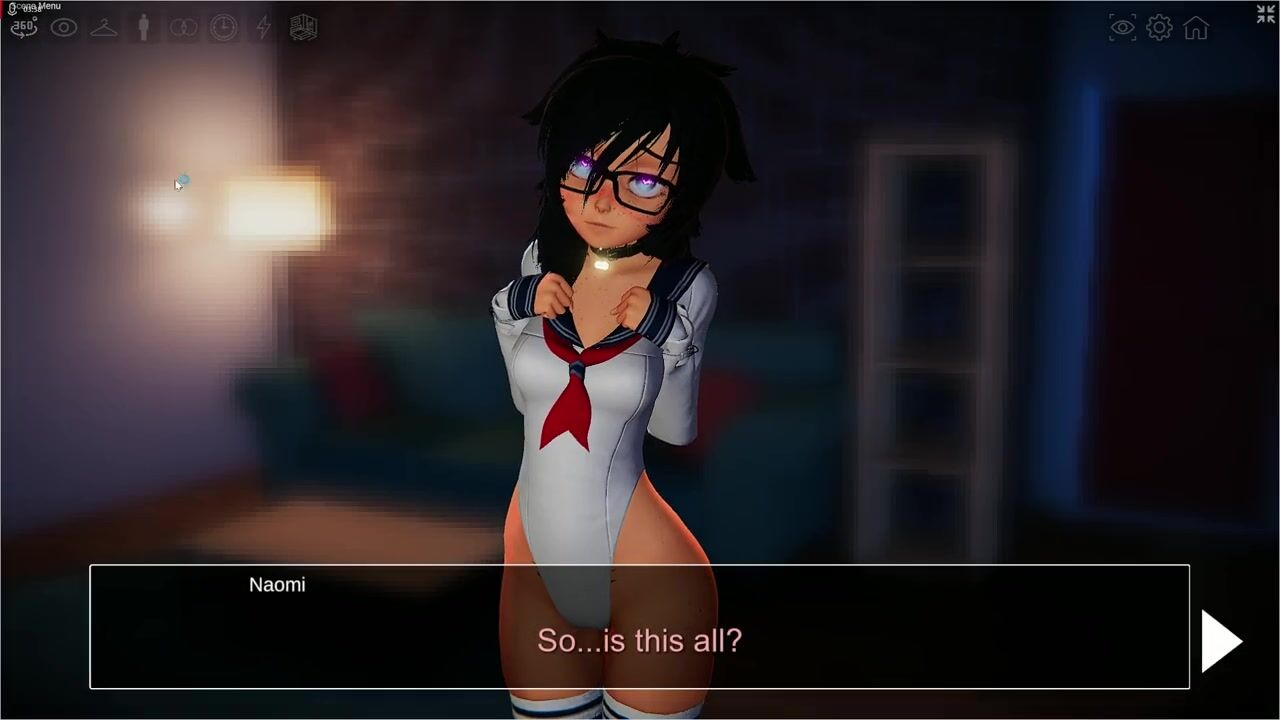Open the clothes hanger wardrobe menu
1280x720 pixels.
pyautogui.click(x=104, y=28)
